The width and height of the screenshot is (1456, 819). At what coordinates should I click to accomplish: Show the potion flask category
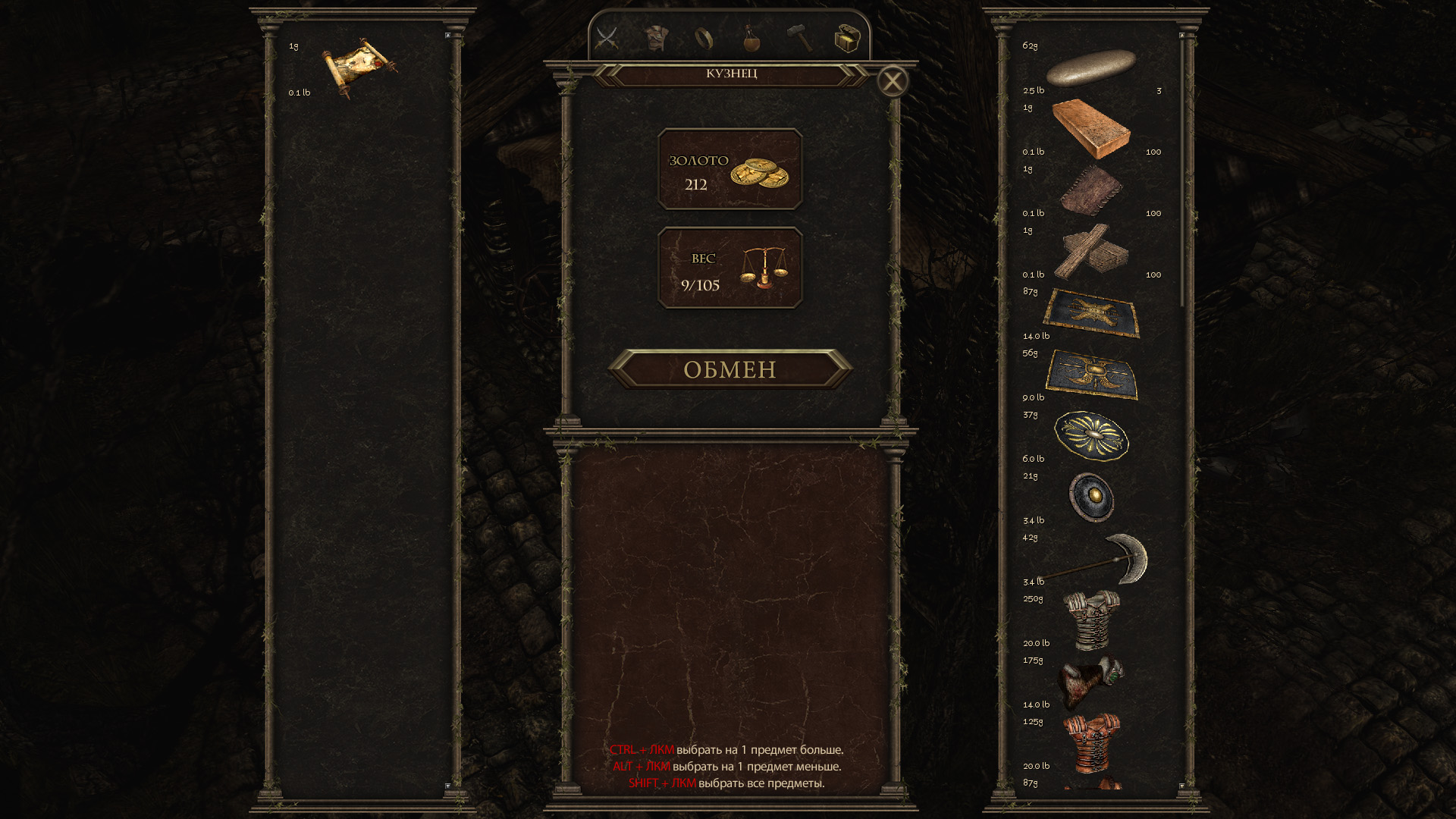[x=752, y=38]
